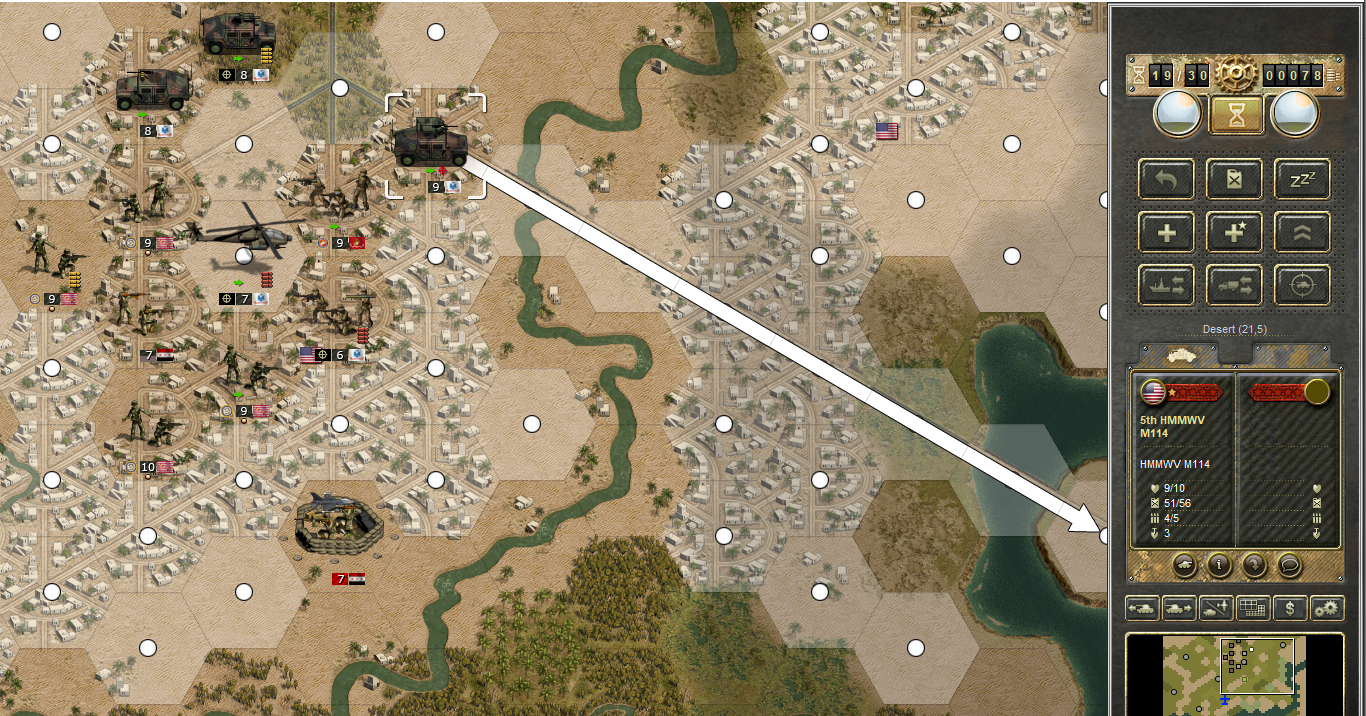Image resolution: width=1366 pixels, height=716 pixels.
Task: Click the undo move arrow button
Action: coord(1167,179)
